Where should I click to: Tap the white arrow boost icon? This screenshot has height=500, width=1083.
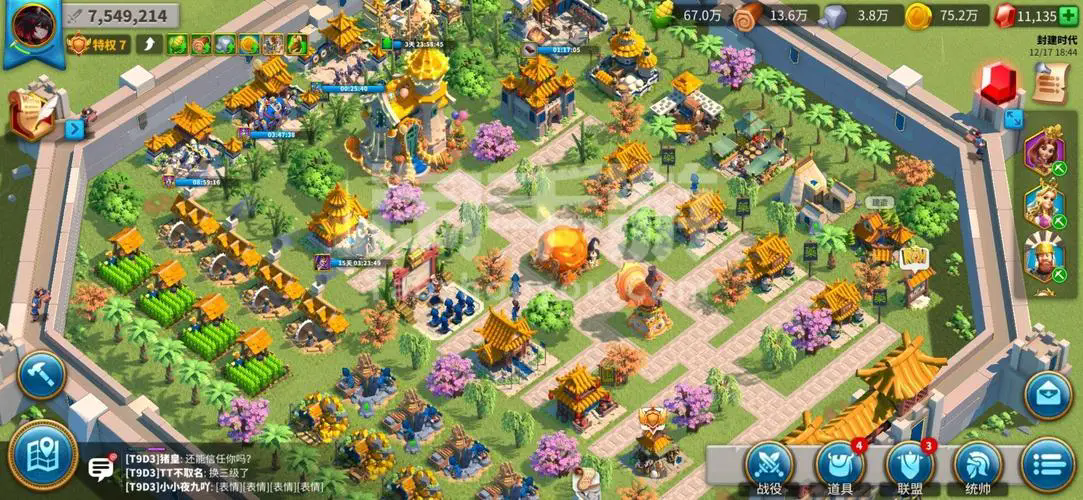[150, 44]
